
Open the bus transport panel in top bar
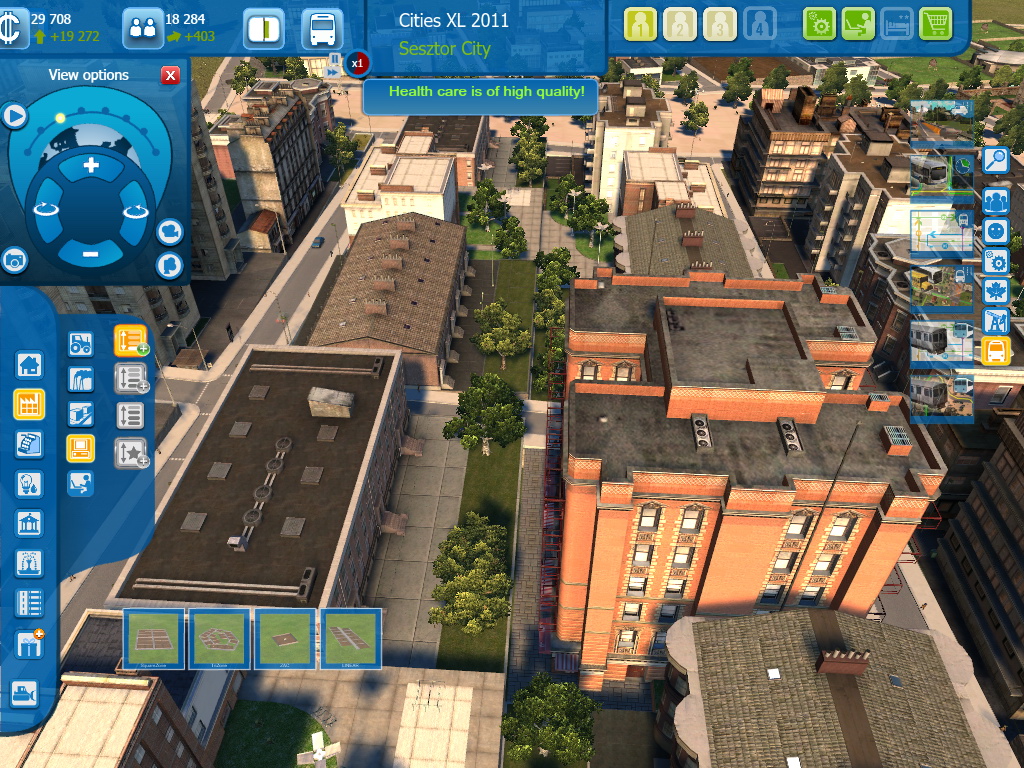[x=322, y=29]
